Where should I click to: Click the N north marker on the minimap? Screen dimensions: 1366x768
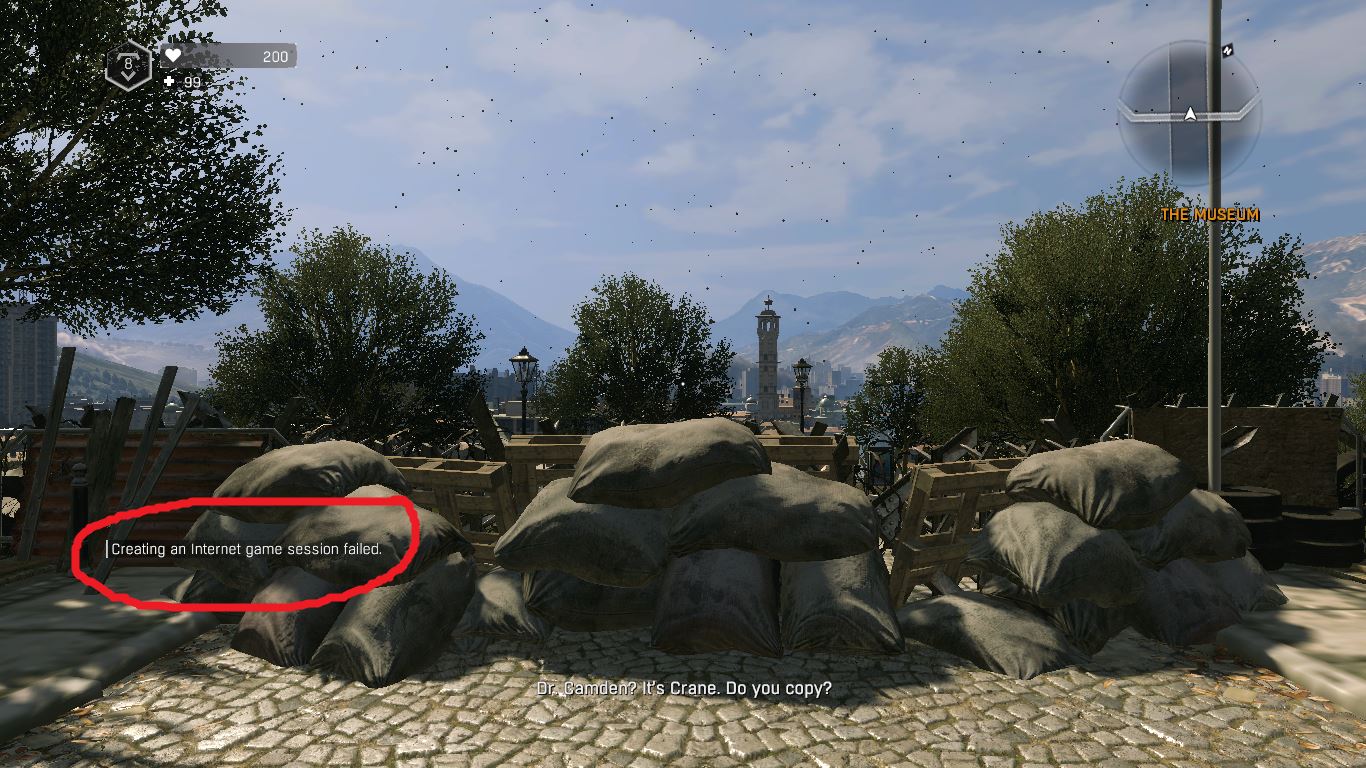pyautogui.click(x=1227, y=48)
